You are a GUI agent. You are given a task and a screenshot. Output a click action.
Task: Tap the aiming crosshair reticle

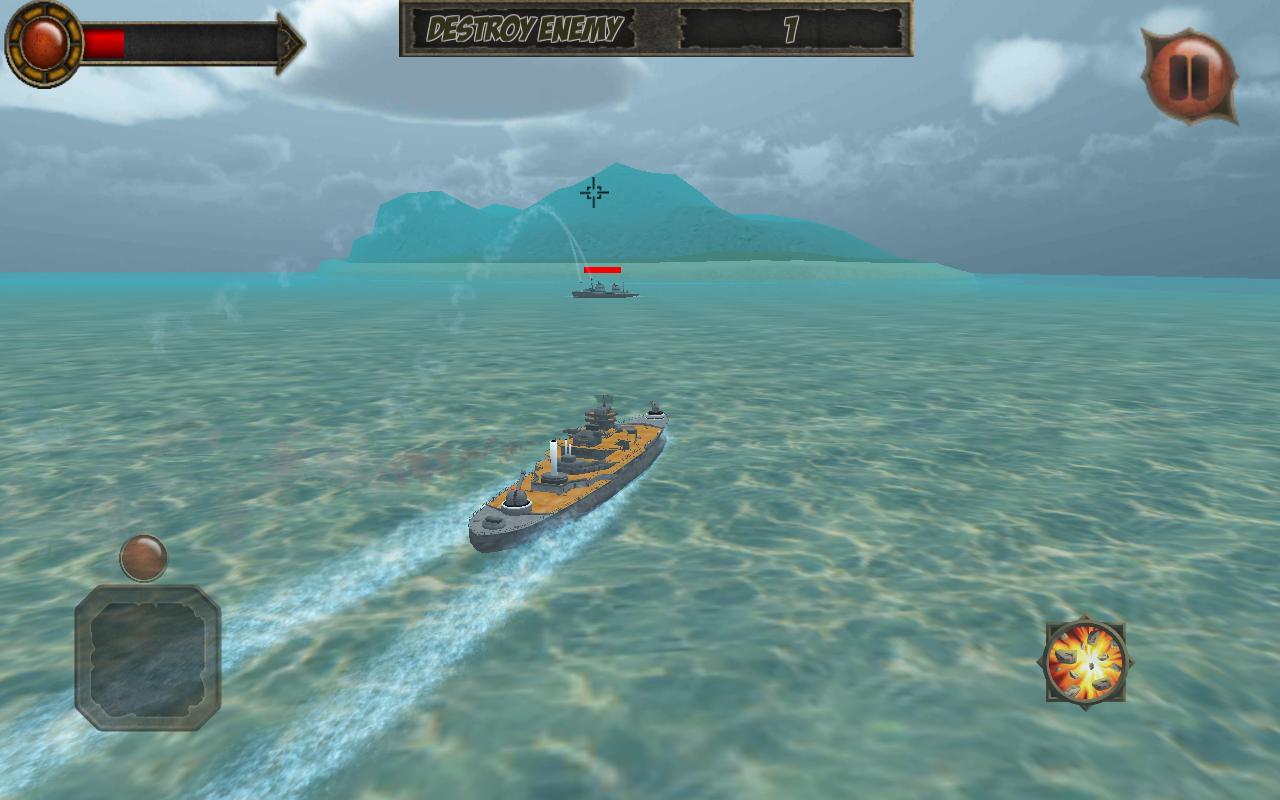[x=593, y=191]
